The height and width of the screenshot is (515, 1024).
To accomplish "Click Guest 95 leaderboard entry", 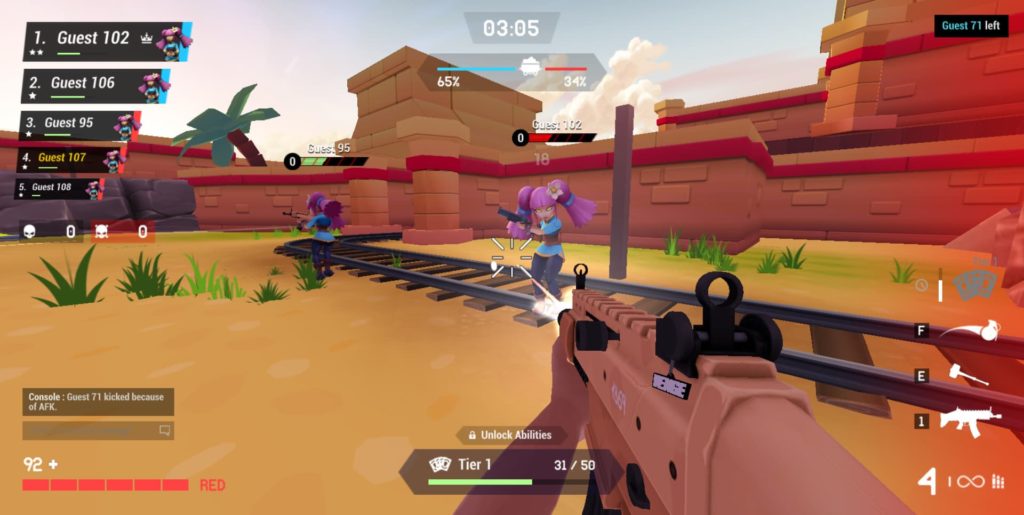I will coord(78,126).
